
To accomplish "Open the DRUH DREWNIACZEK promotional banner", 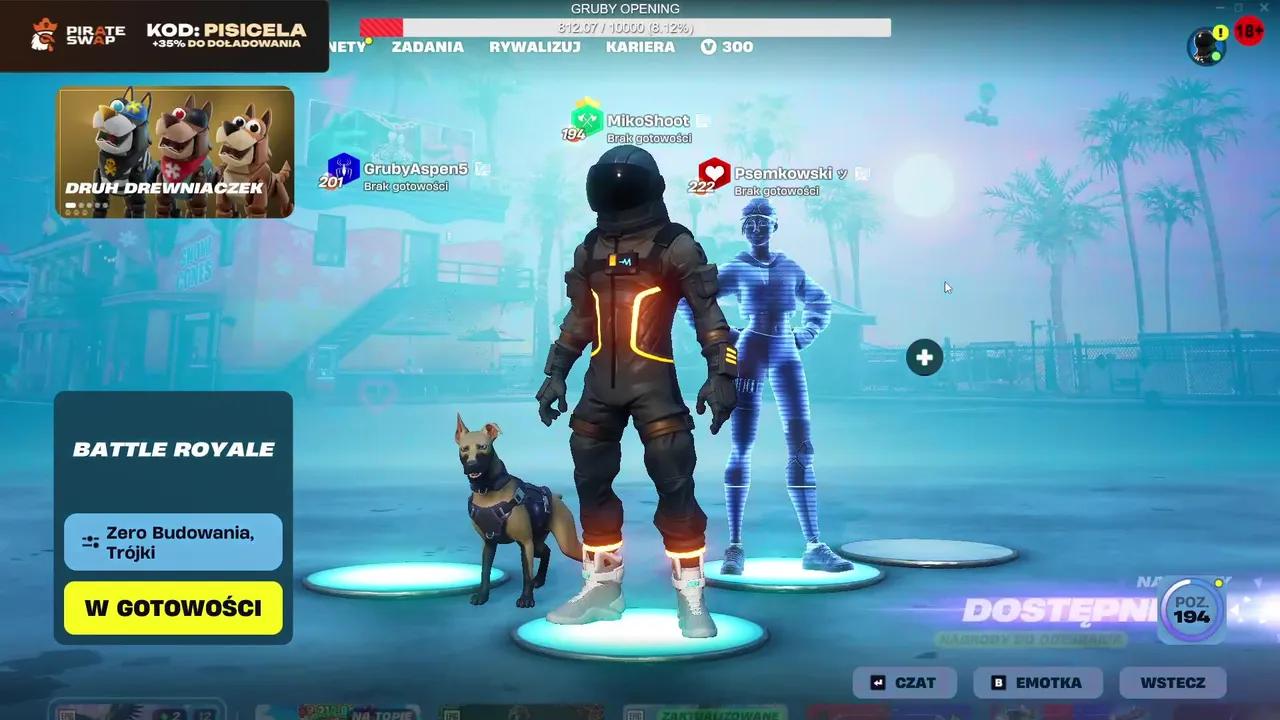I will (174, 150).
